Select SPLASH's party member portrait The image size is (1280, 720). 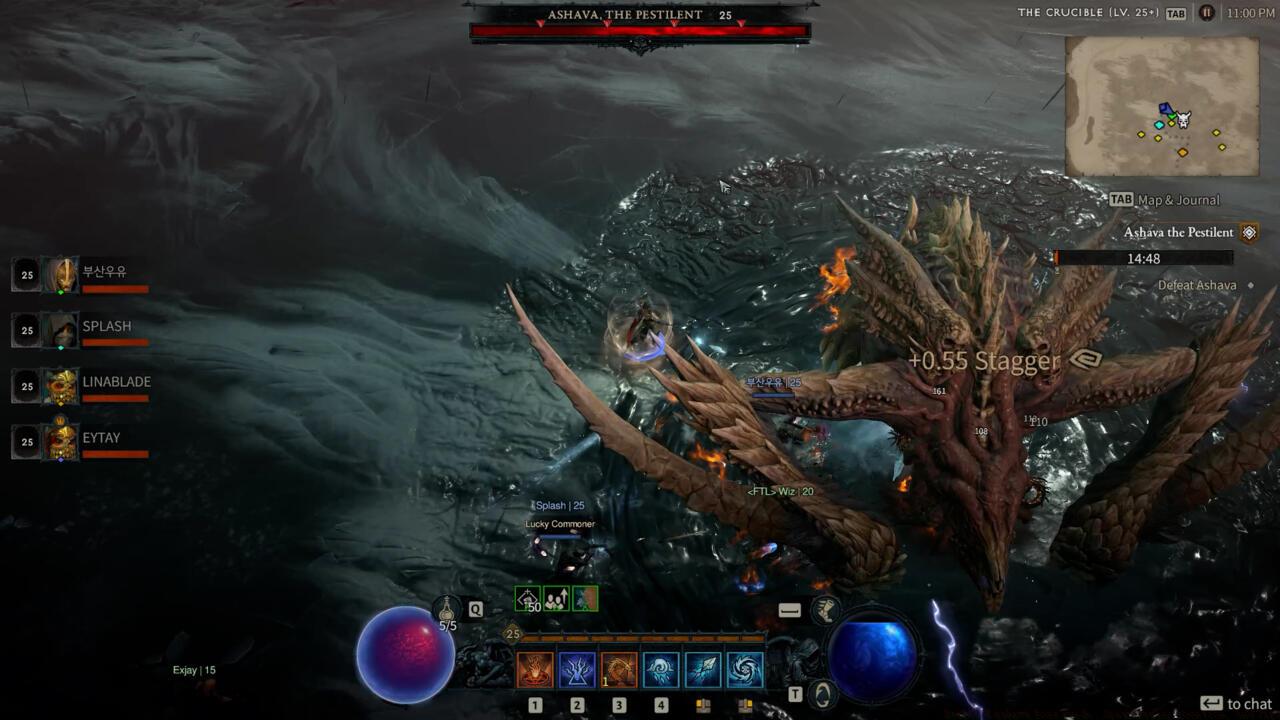click(60, 329)
